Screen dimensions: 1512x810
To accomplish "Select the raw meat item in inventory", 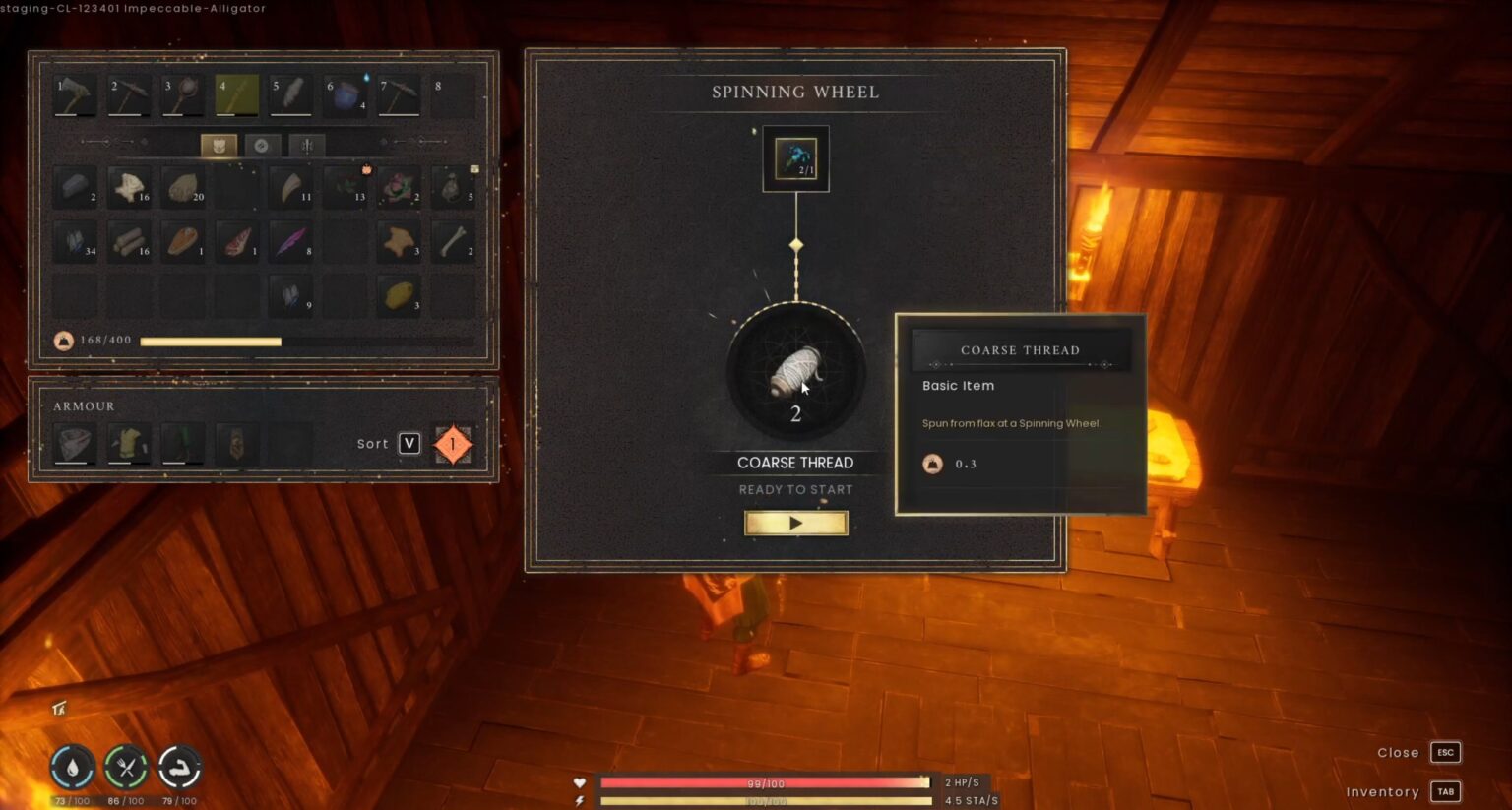I will (236, 241).
